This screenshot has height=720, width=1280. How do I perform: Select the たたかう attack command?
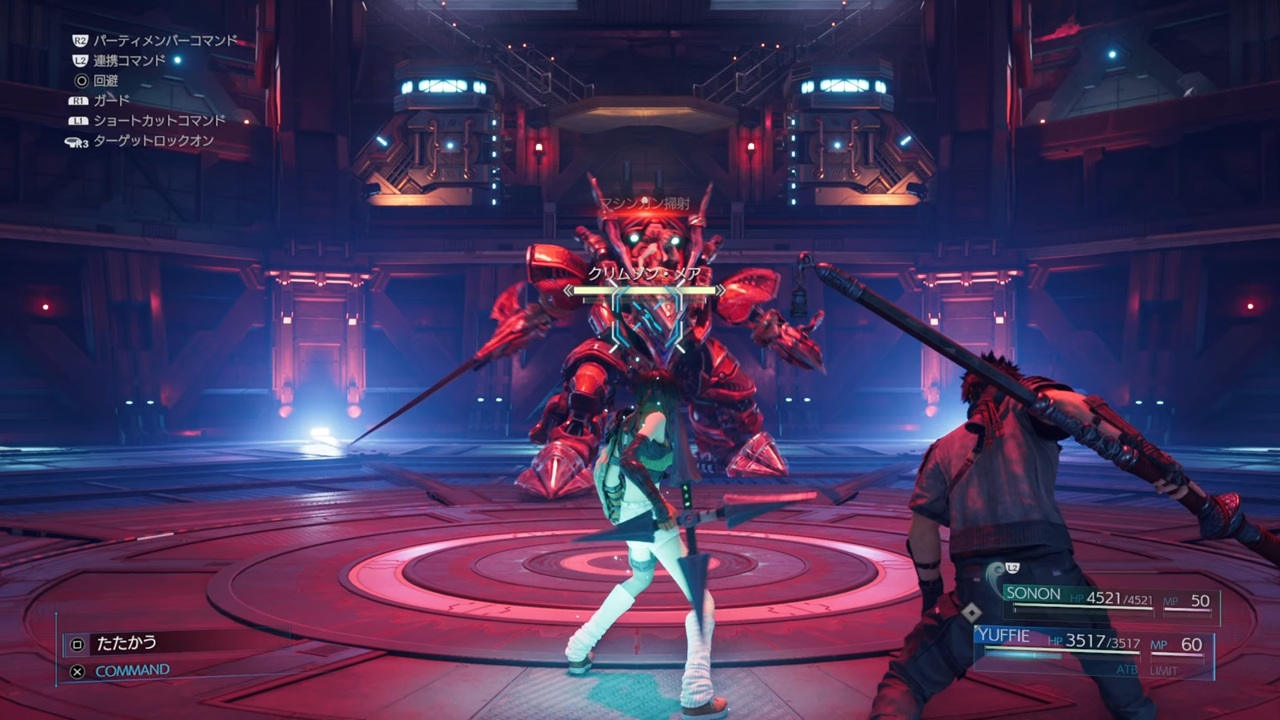(x=125, y=643)
